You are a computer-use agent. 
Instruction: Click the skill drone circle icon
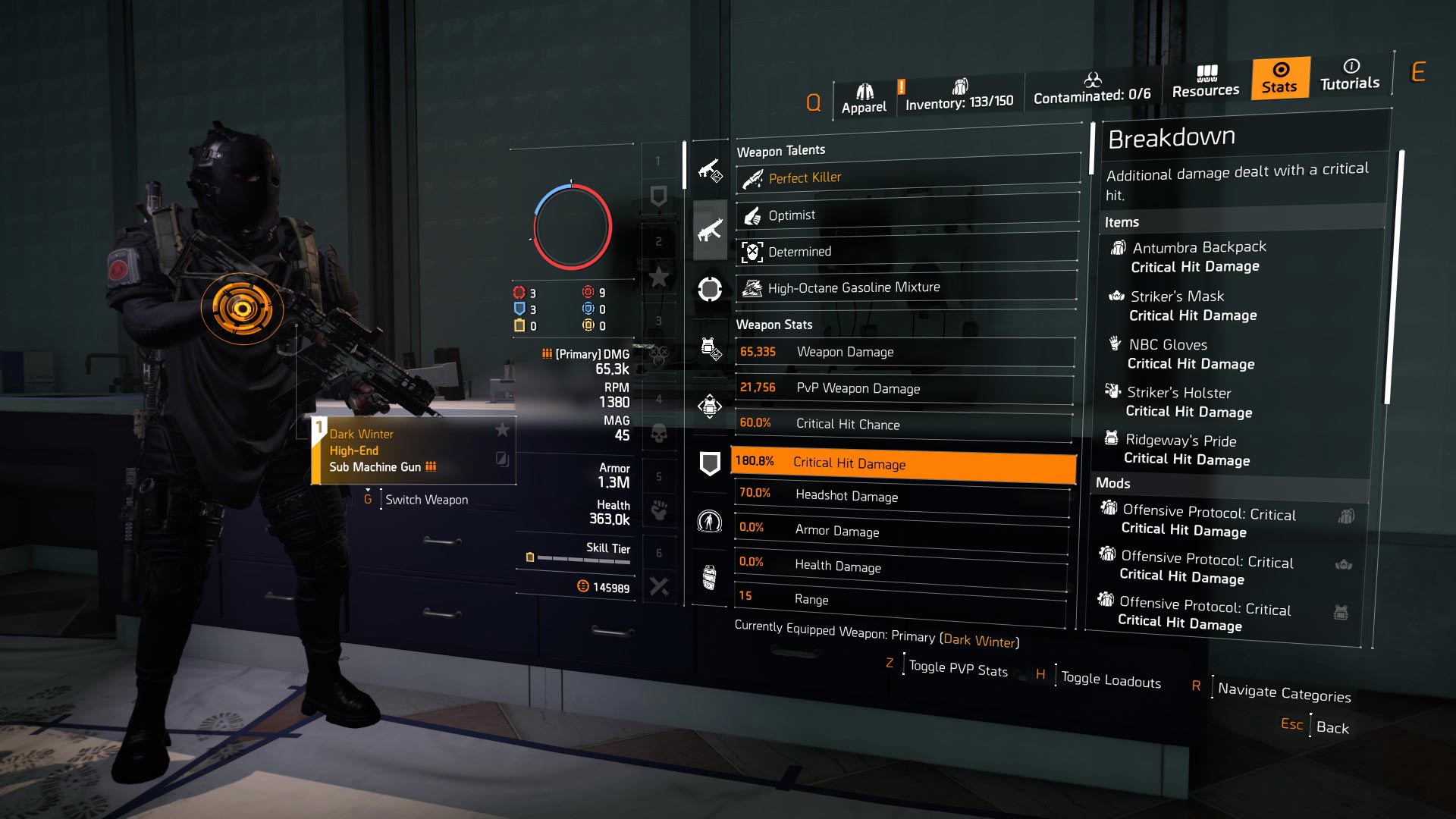710,288
